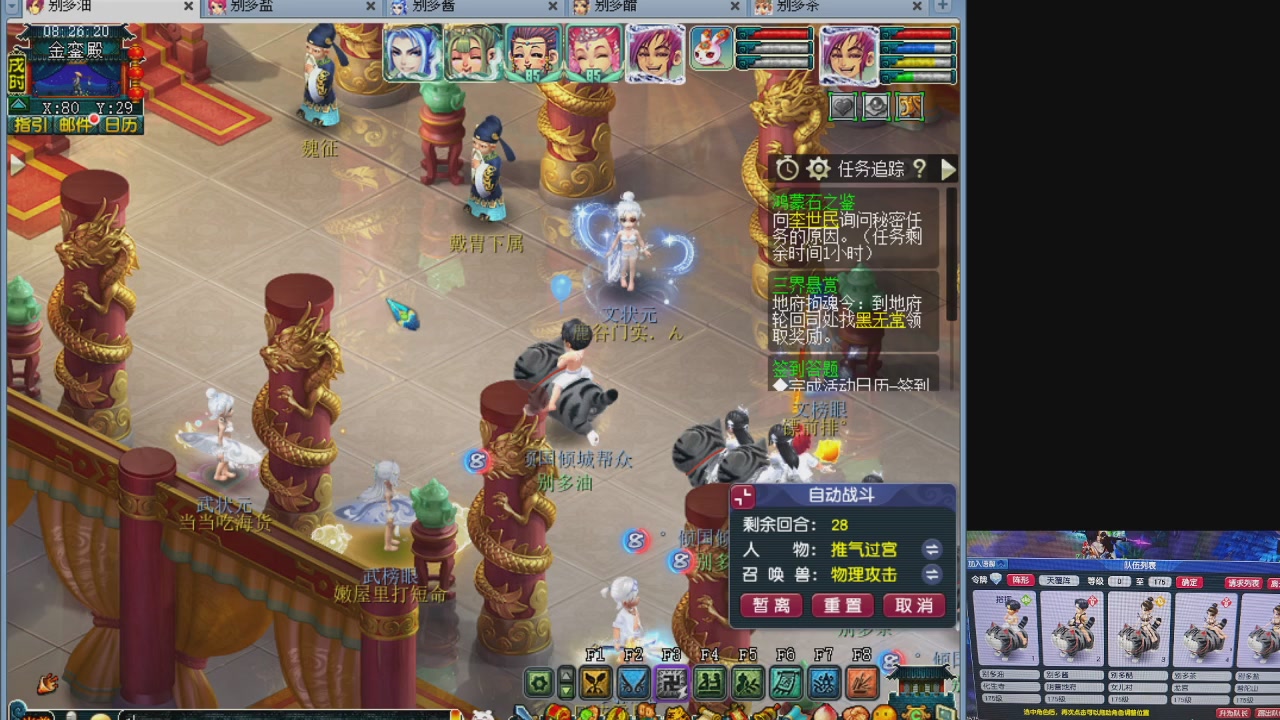Click 取消 to cancel auto battle

913,606
